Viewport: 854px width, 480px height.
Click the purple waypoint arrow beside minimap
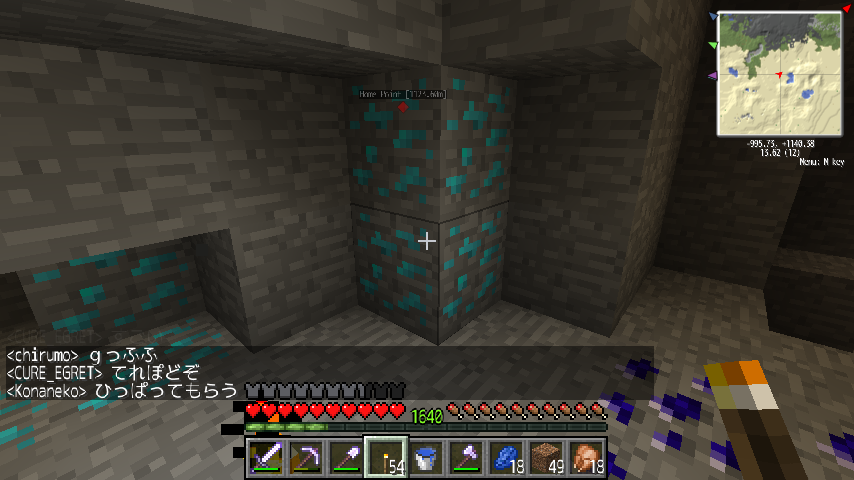point(713,76)
